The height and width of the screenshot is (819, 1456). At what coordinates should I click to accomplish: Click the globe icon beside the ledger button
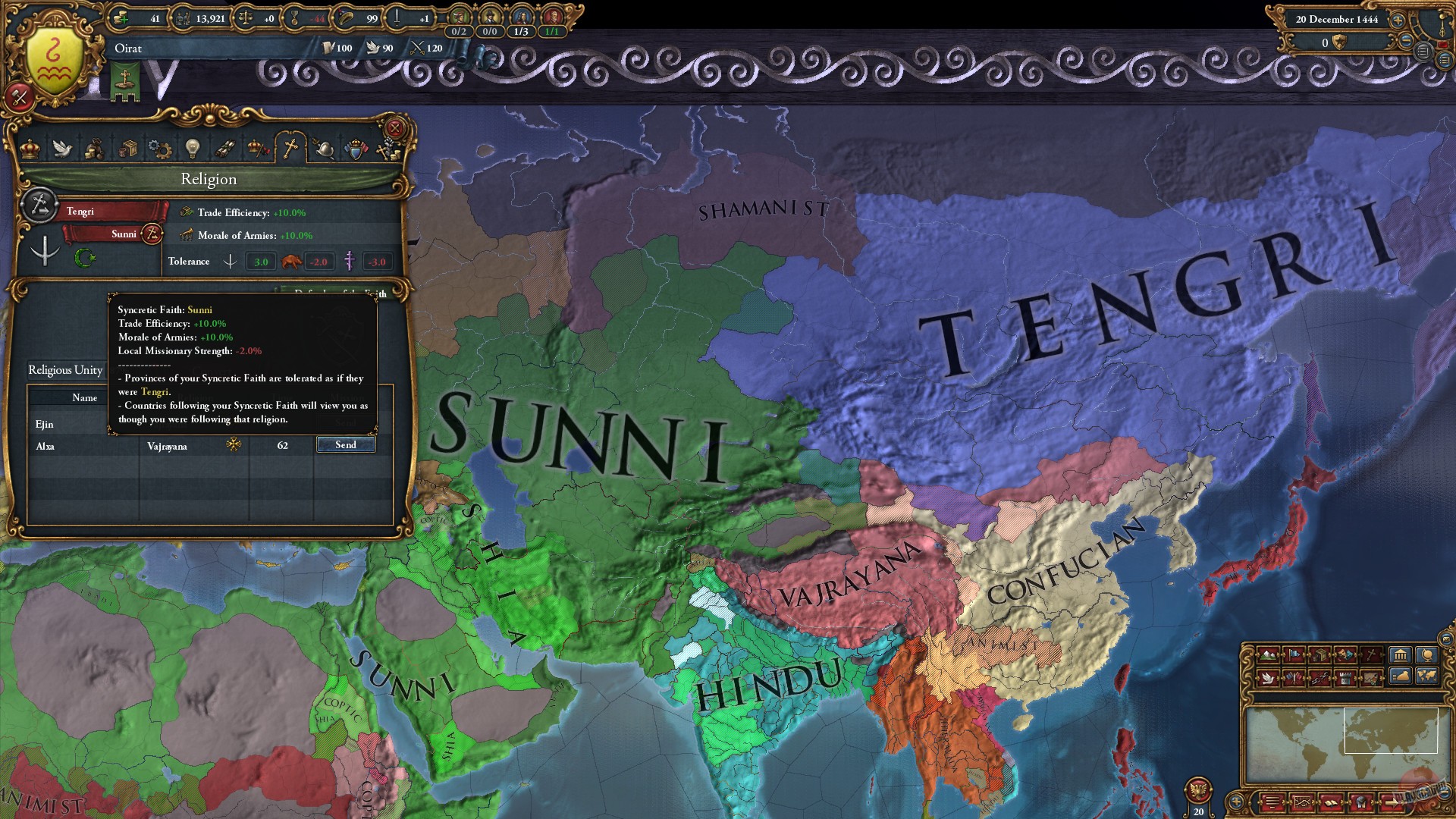coord(1426,656)
